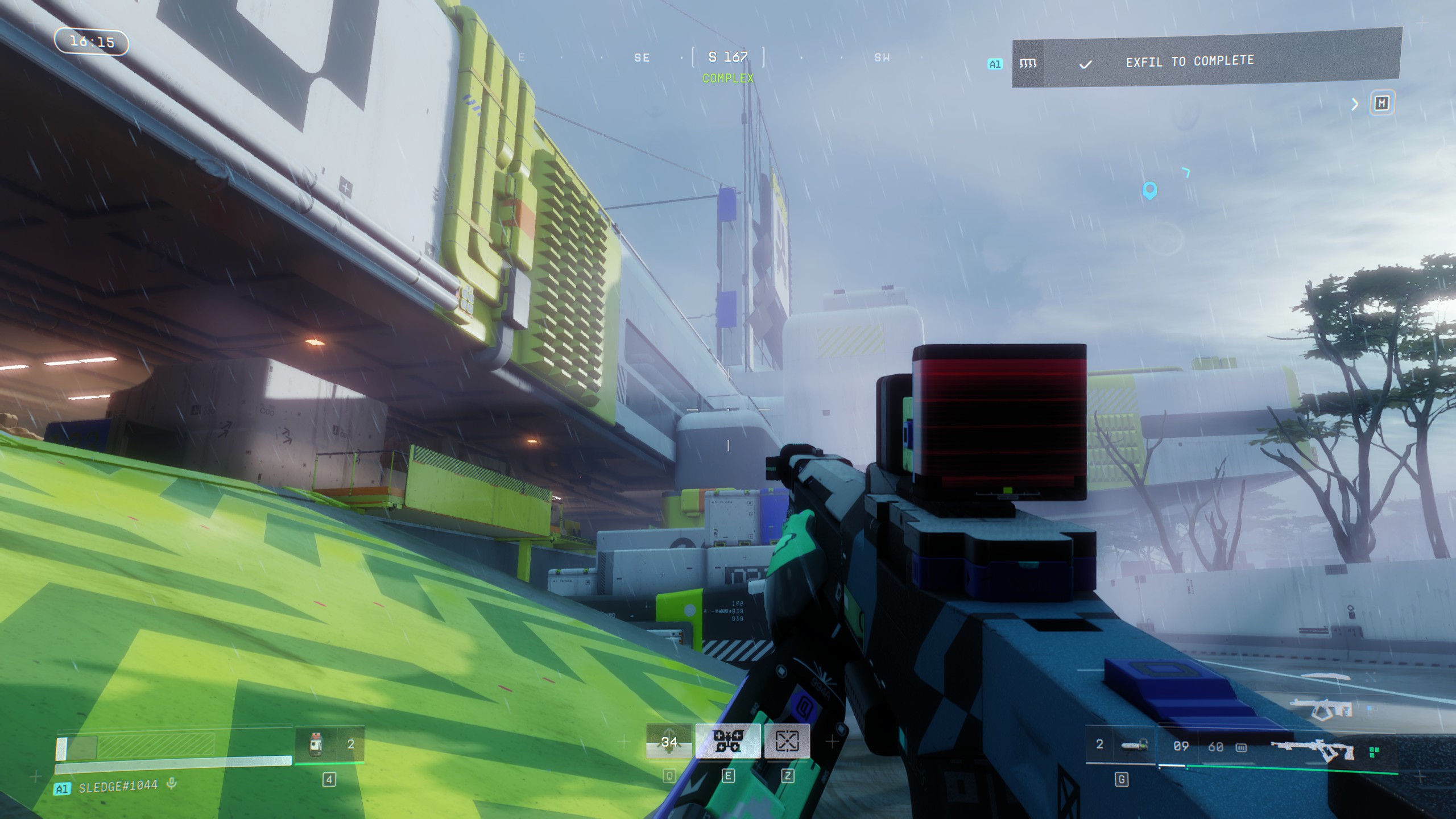Activate the butterfly drone ability
Image resolution: width=1456 pixels, height=819 pixels.
pos(727,741)
